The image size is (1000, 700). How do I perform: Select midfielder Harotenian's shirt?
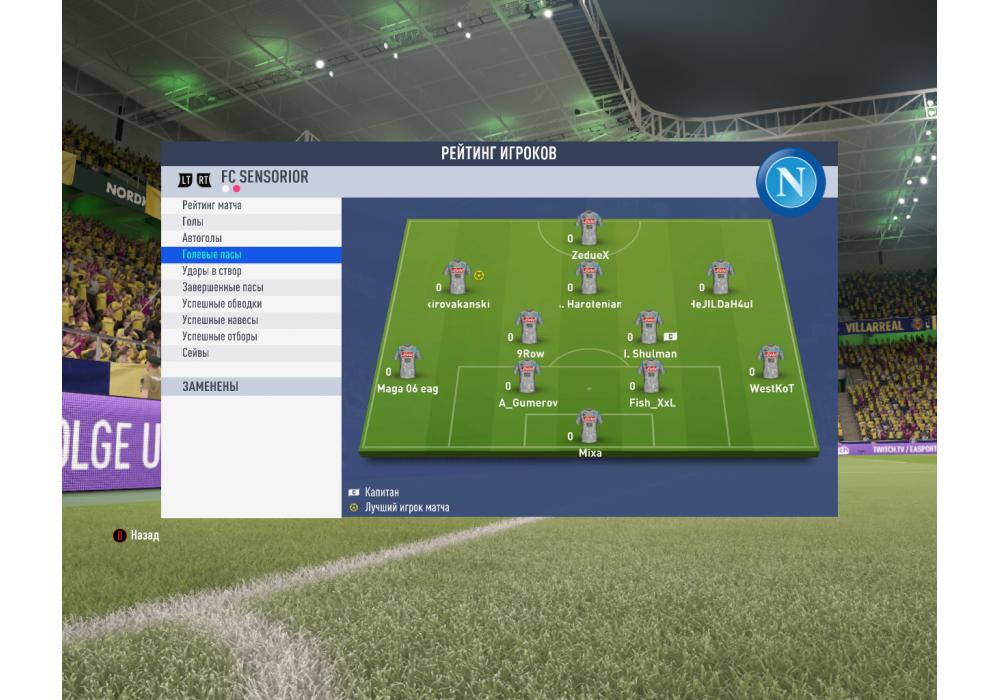589,278
